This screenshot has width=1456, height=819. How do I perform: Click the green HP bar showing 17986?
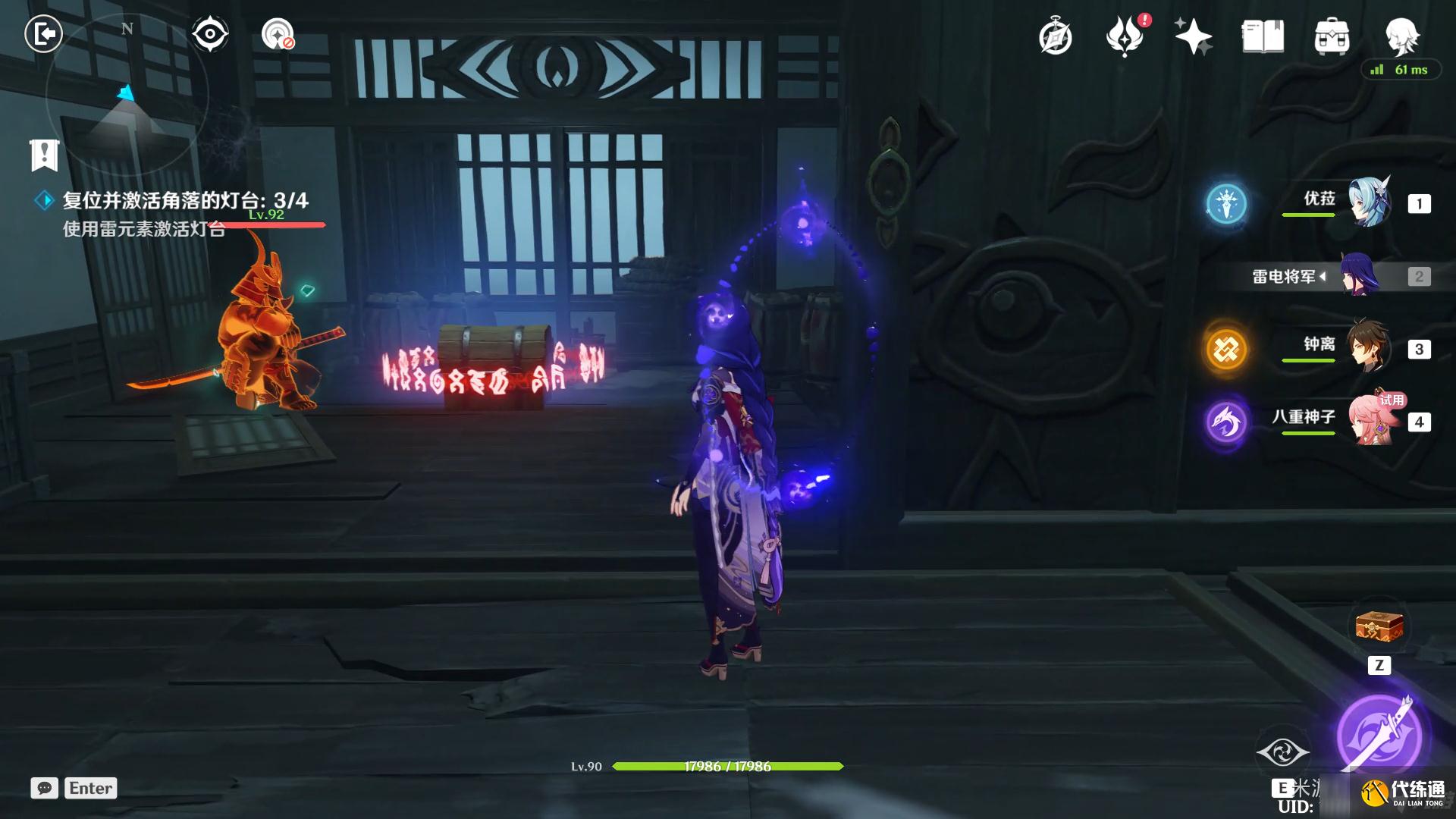(x=728, y=767)
